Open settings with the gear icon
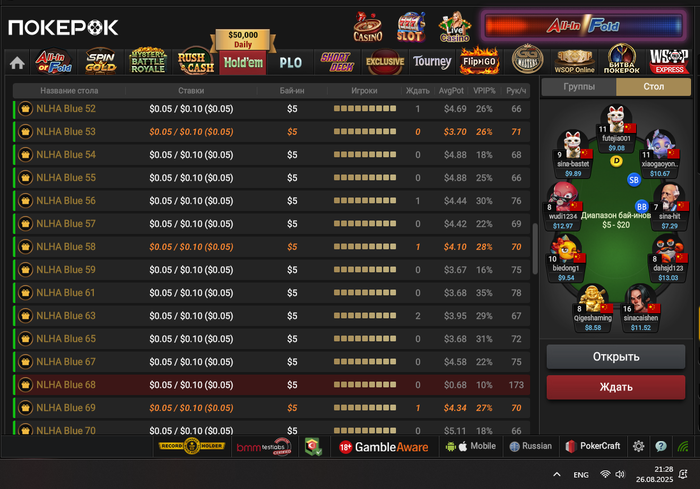Screen dimensions: 700x489 (639, 447)
